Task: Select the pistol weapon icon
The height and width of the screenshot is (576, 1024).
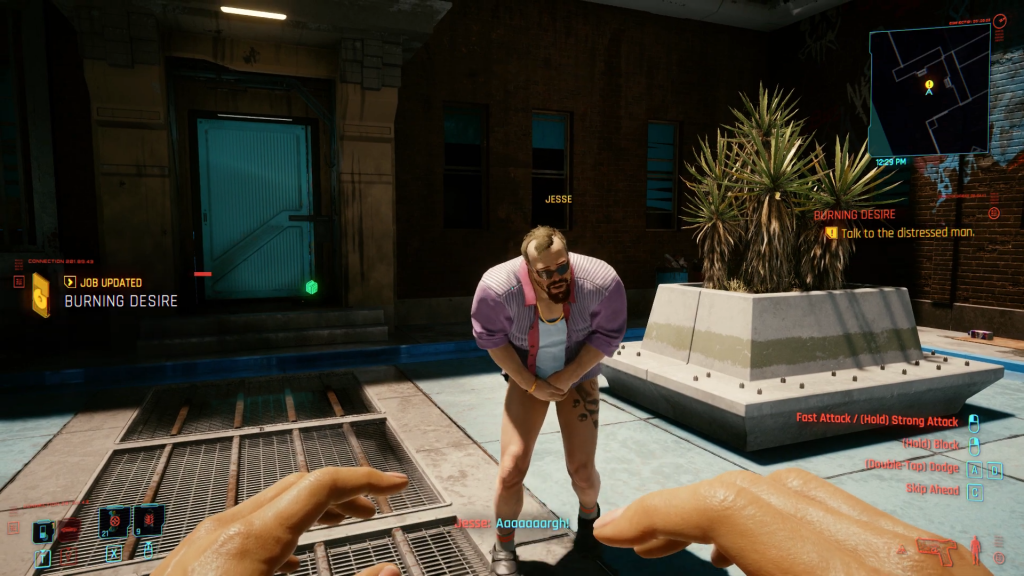Action: [936, 549]
